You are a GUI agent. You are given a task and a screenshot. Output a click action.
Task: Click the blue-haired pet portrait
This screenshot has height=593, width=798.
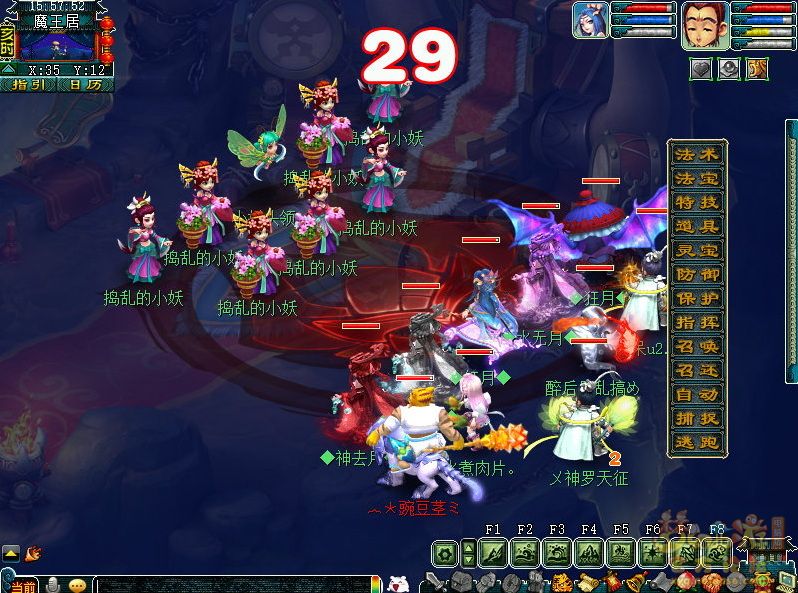[x=590, y=20]
